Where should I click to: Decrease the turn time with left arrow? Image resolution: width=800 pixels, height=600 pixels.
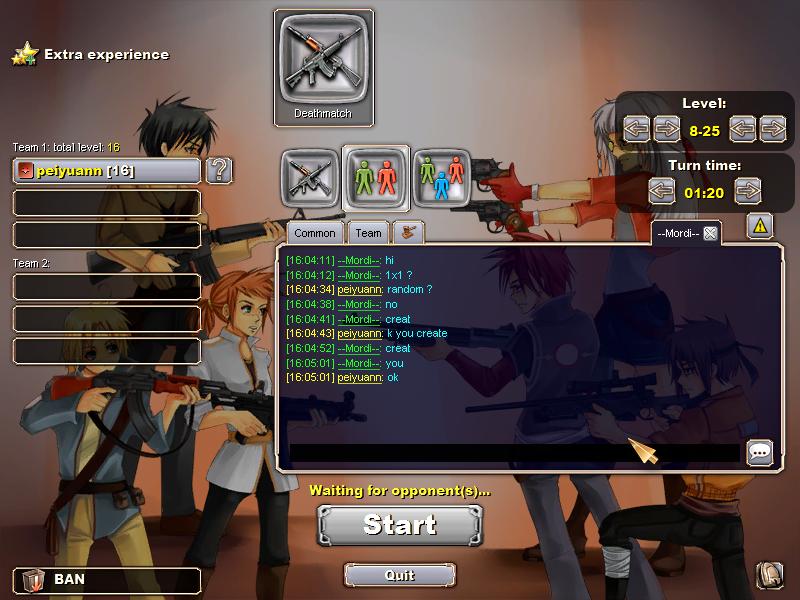point(662,190)
